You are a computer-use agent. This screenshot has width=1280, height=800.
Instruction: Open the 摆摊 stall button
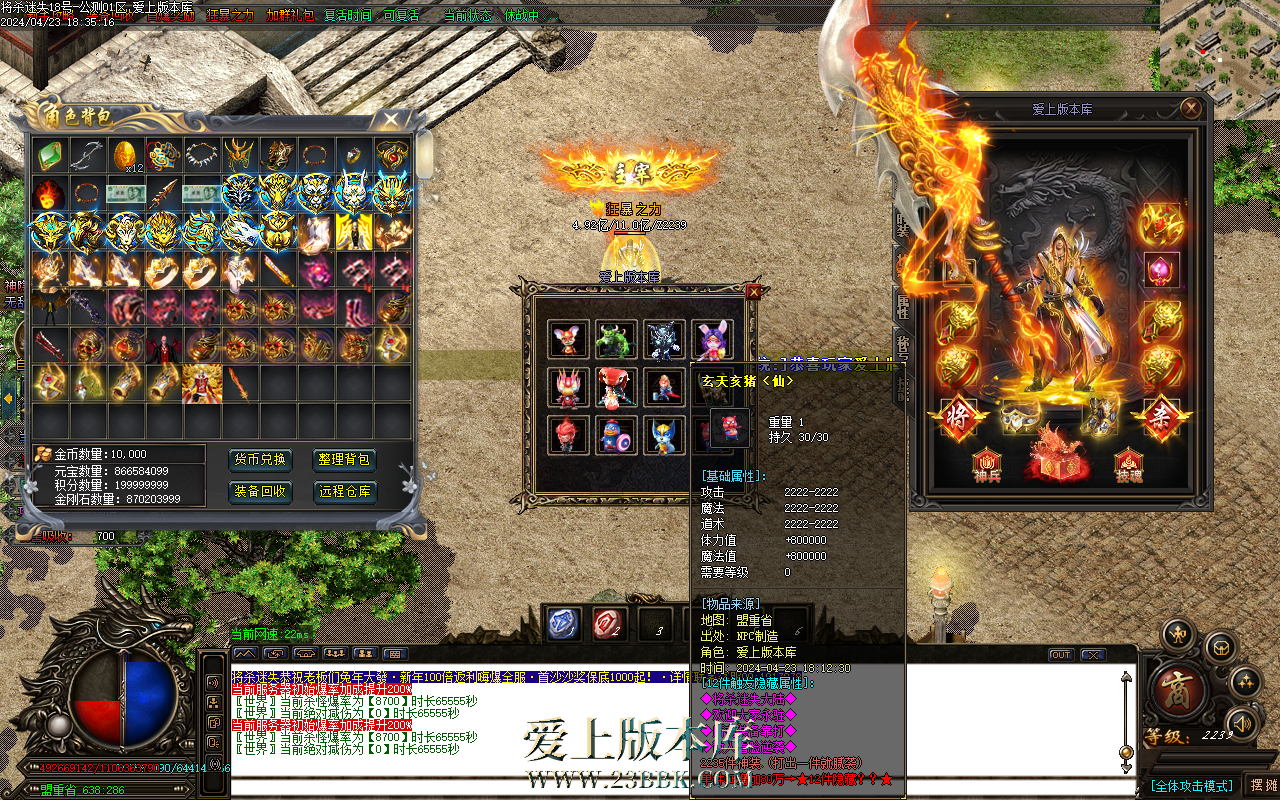(x=1264, y=785)
